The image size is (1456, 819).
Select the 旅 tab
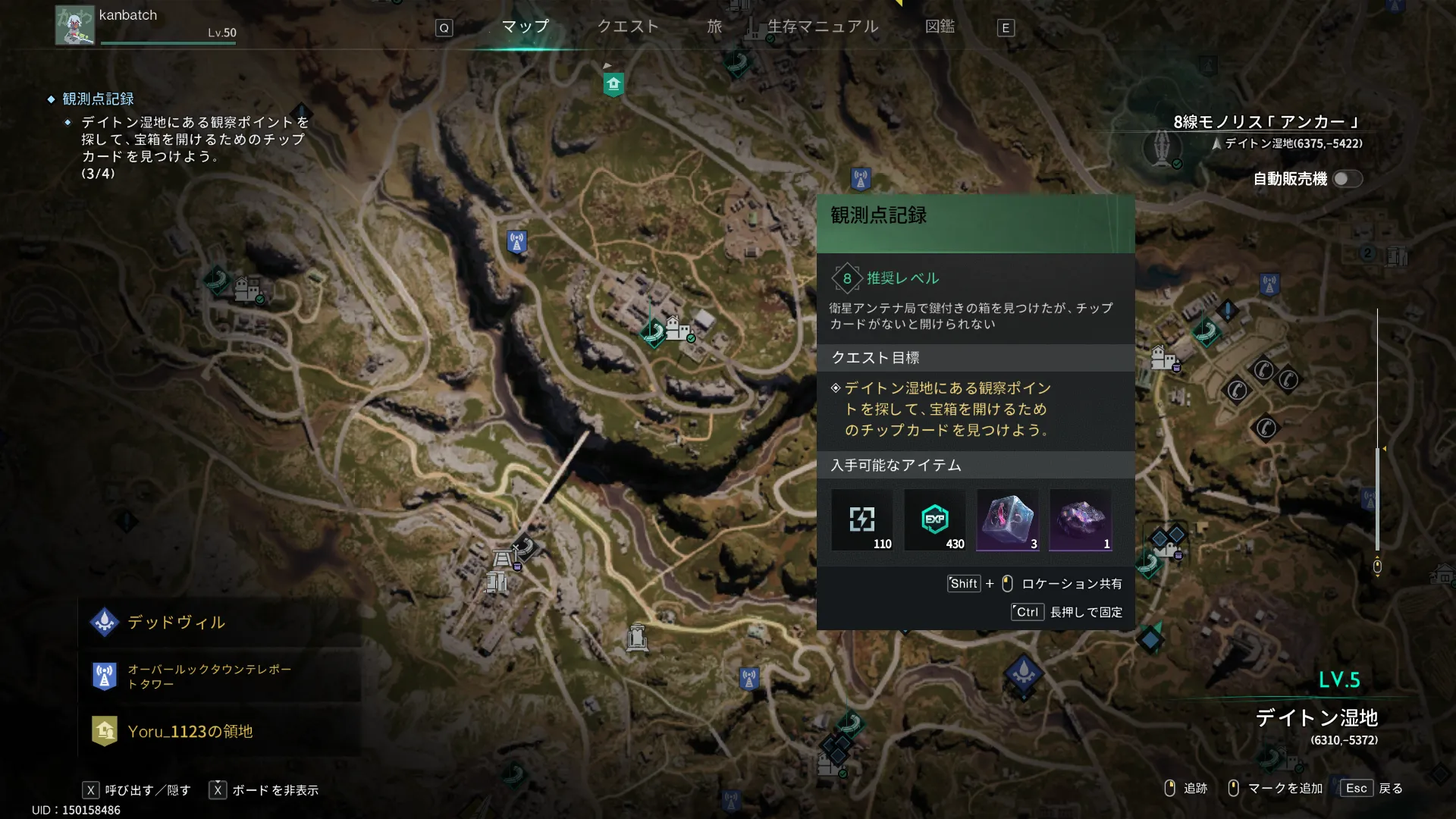[x=714, y=27]
